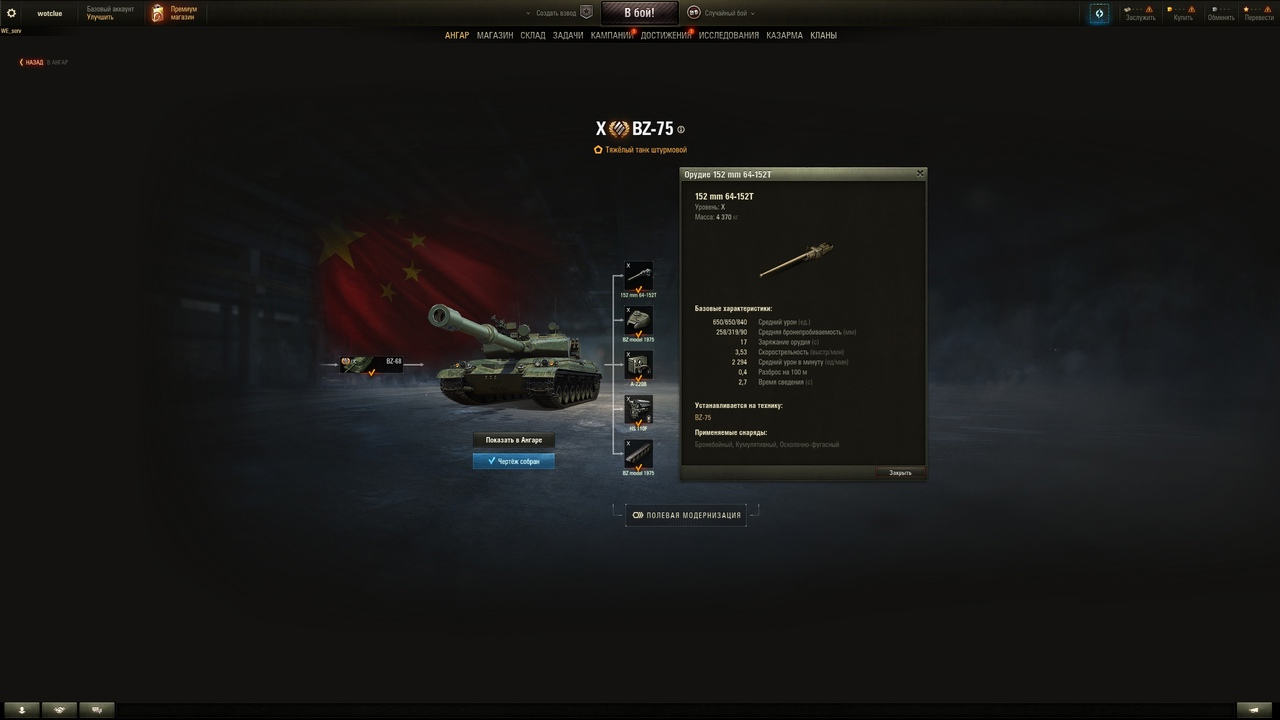
Task: Open the Магазин tab
Action: click(x=495, y=35)
